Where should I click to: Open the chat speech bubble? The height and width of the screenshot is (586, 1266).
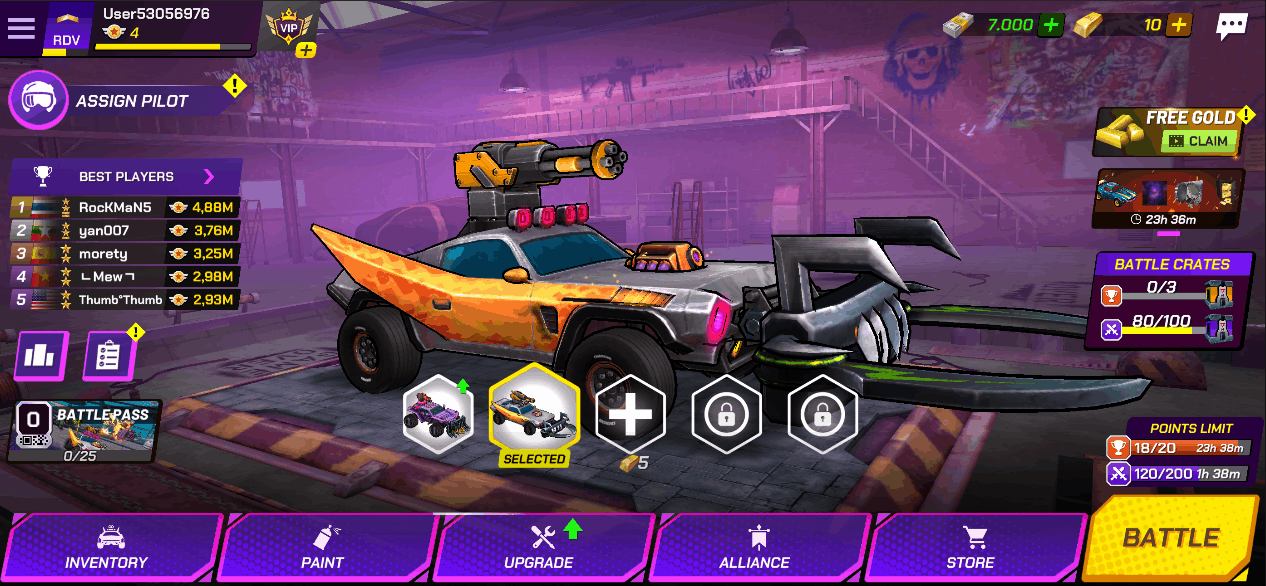click(x=1231, y=27)
